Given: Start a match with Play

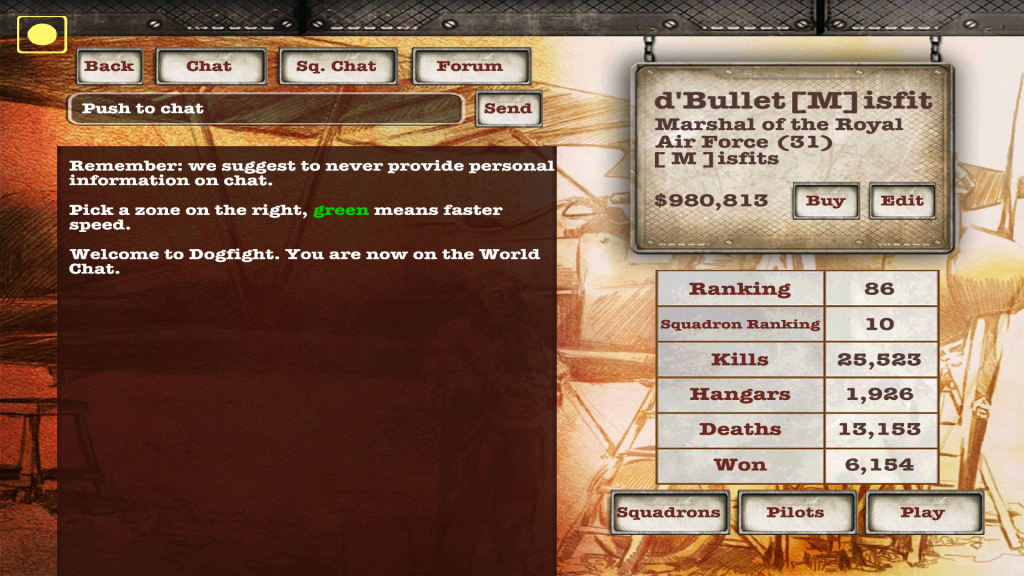Looking at the screenshot, I should [922, 513].
